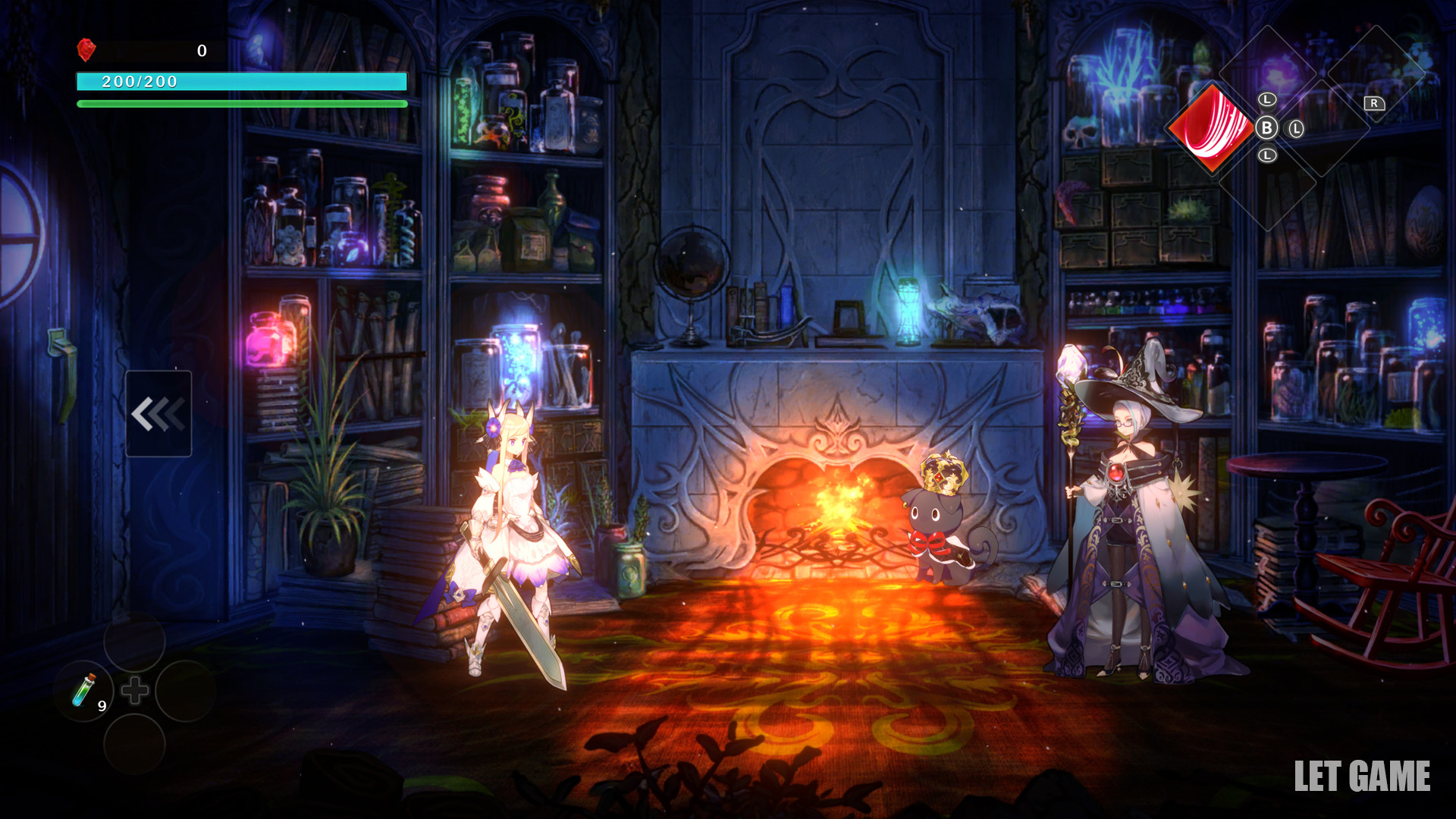Select the green potion item slot
This screenshot has height=819, width=1456.
pos(84,691)
